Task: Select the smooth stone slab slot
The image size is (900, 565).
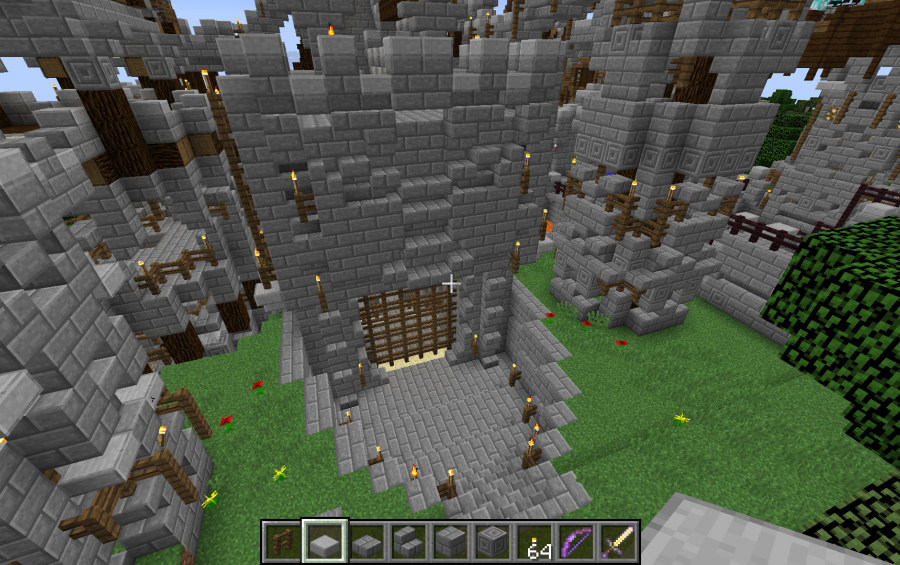Action: click(x=325, y=542)
